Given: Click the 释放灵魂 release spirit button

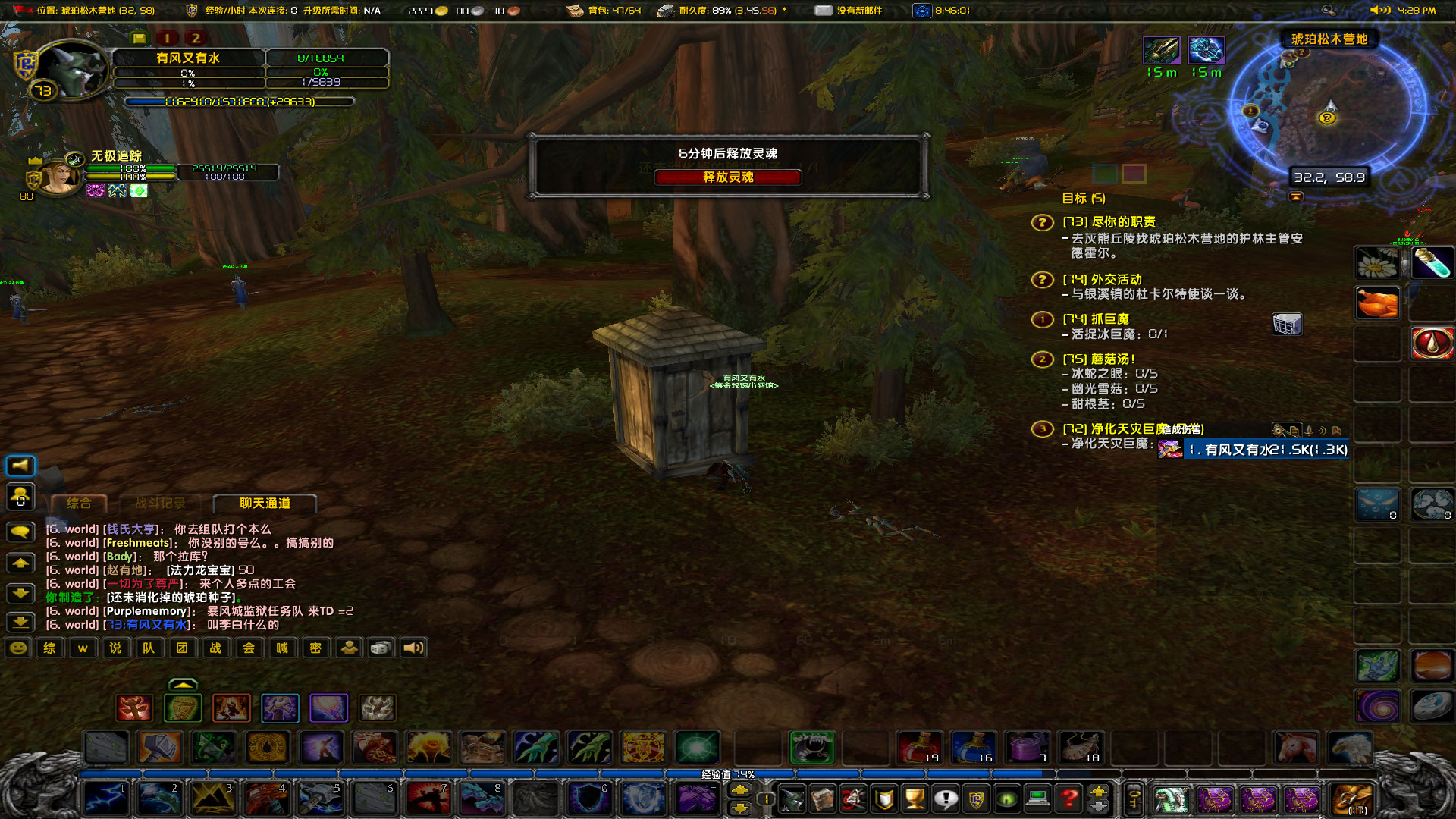Looking at the screenshot, I should [x=729, y=177].
